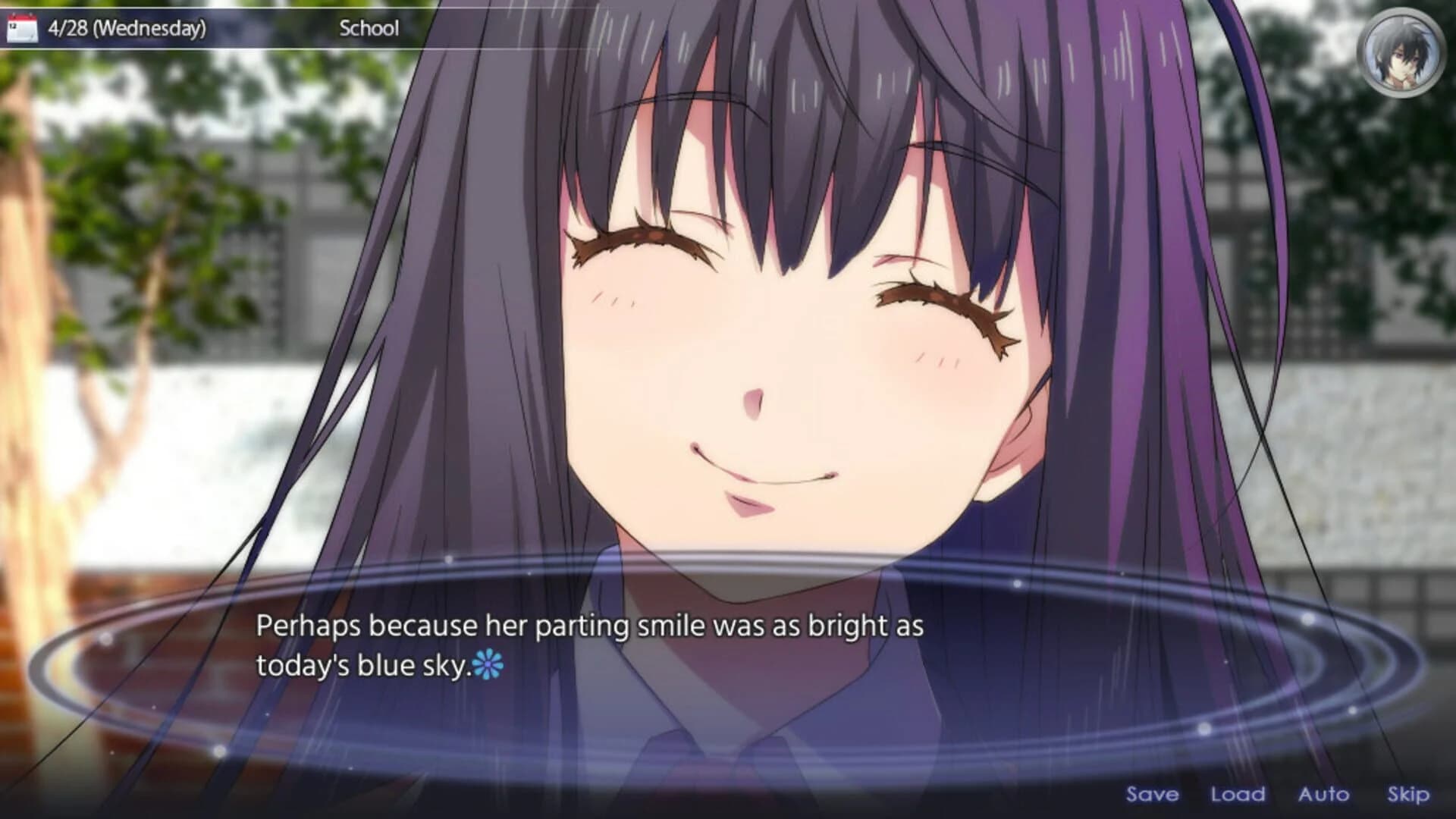Image resolution: width=1456 pixels, height=819 pixels.
Task: Turn on Auto to advance dialogue automatically
Action: [x=1324, y=794]
